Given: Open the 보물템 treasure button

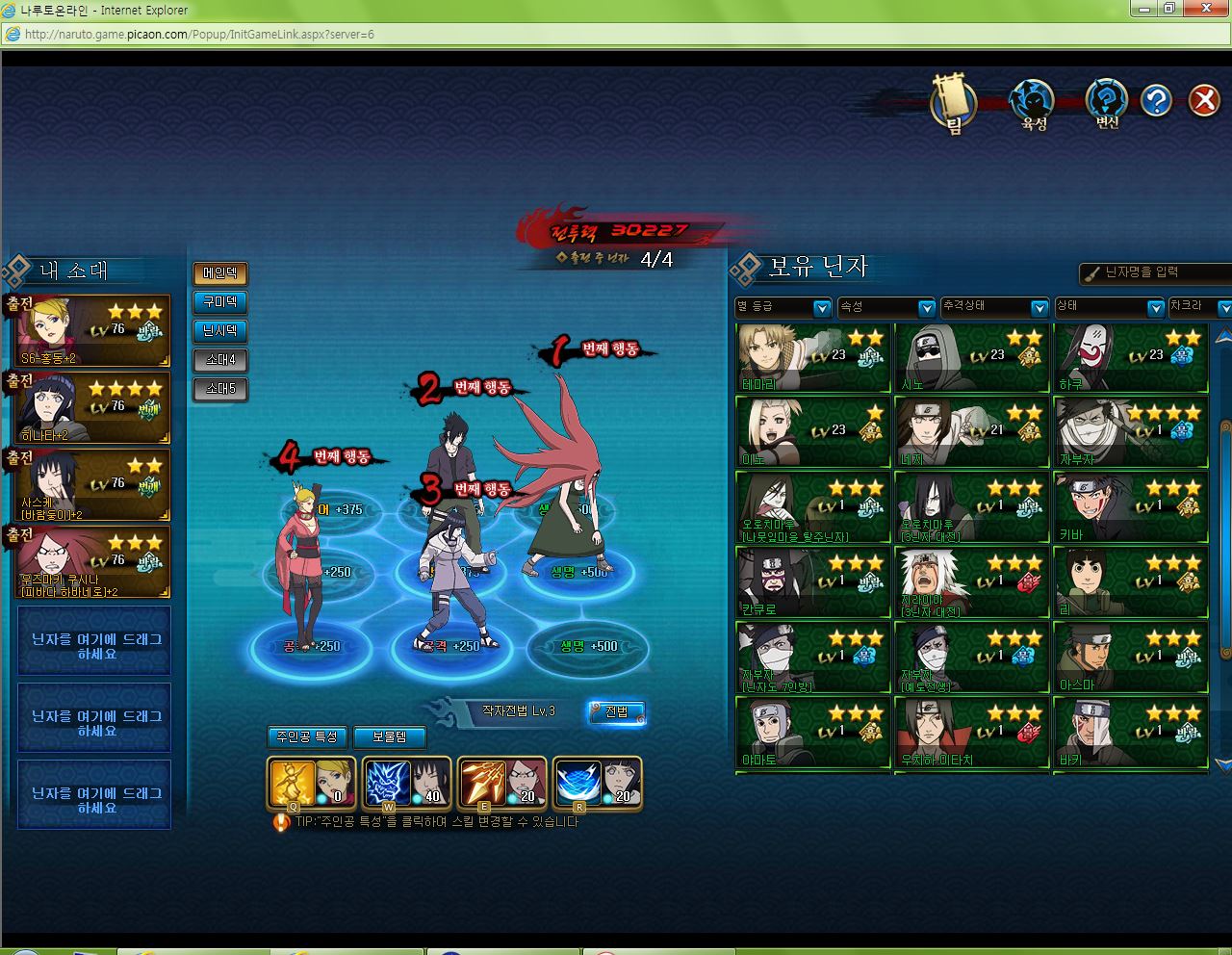Looking at the screenshot, I should (x=389, y=736).
